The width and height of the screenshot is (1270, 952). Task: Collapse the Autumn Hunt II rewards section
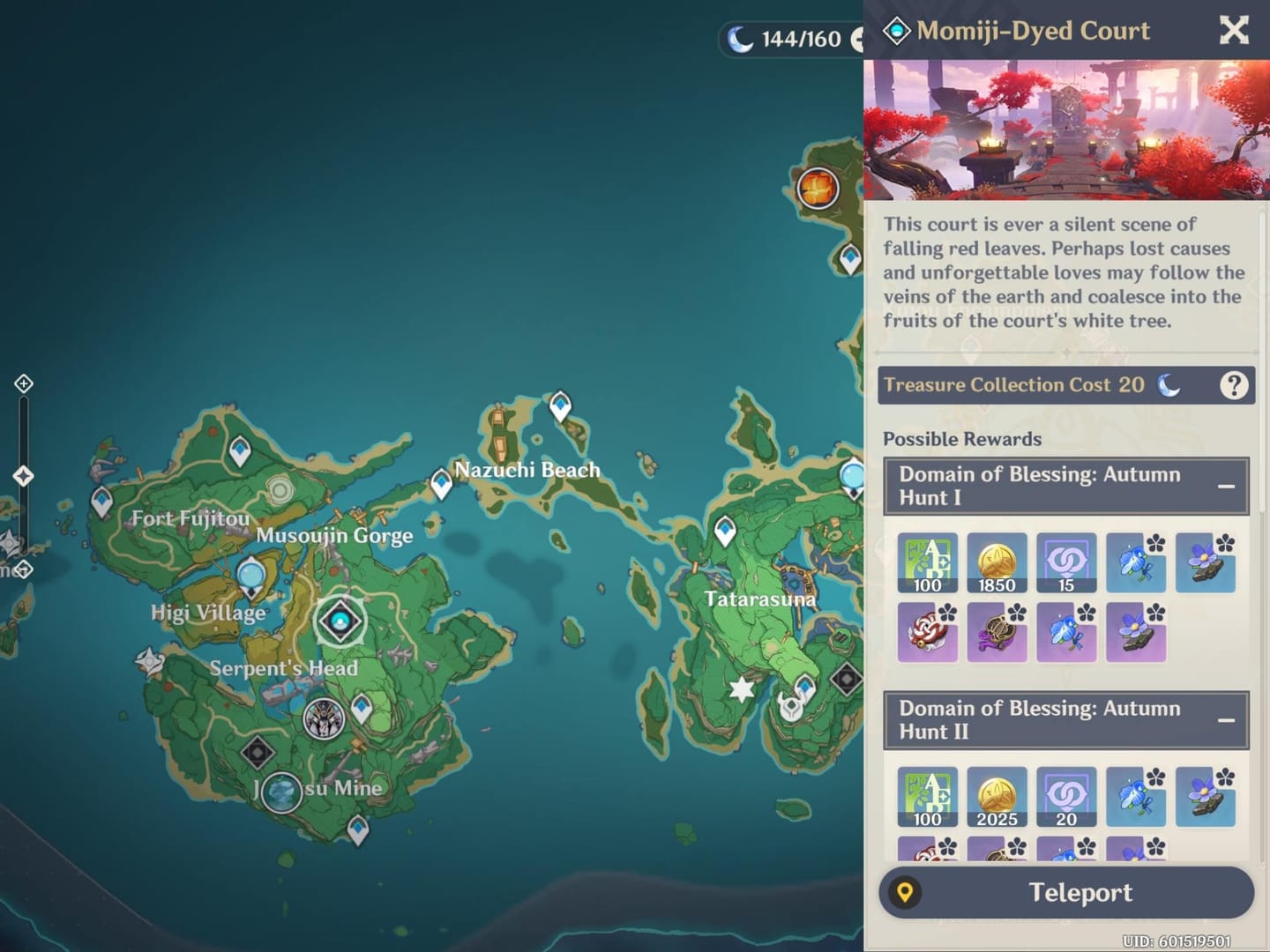click(1225, 721)
